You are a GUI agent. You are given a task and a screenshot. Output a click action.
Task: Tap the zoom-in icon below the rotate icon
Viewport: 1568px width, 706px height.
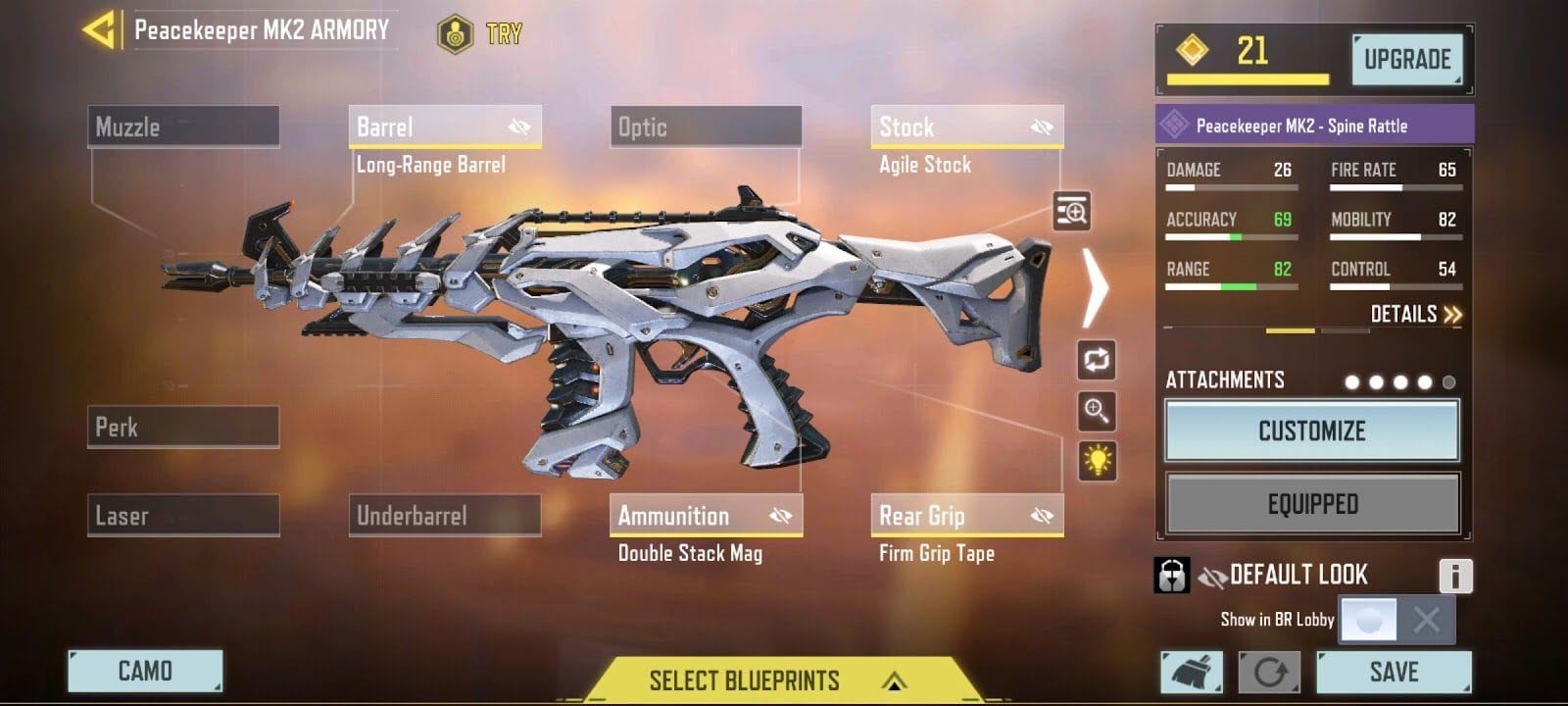click(1099, 412)
